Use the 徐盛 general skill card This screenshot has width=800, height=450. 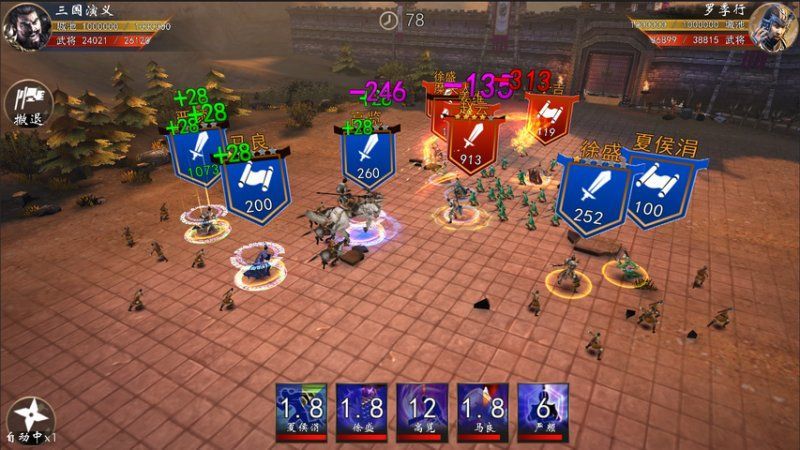click(x=361, y=410)
